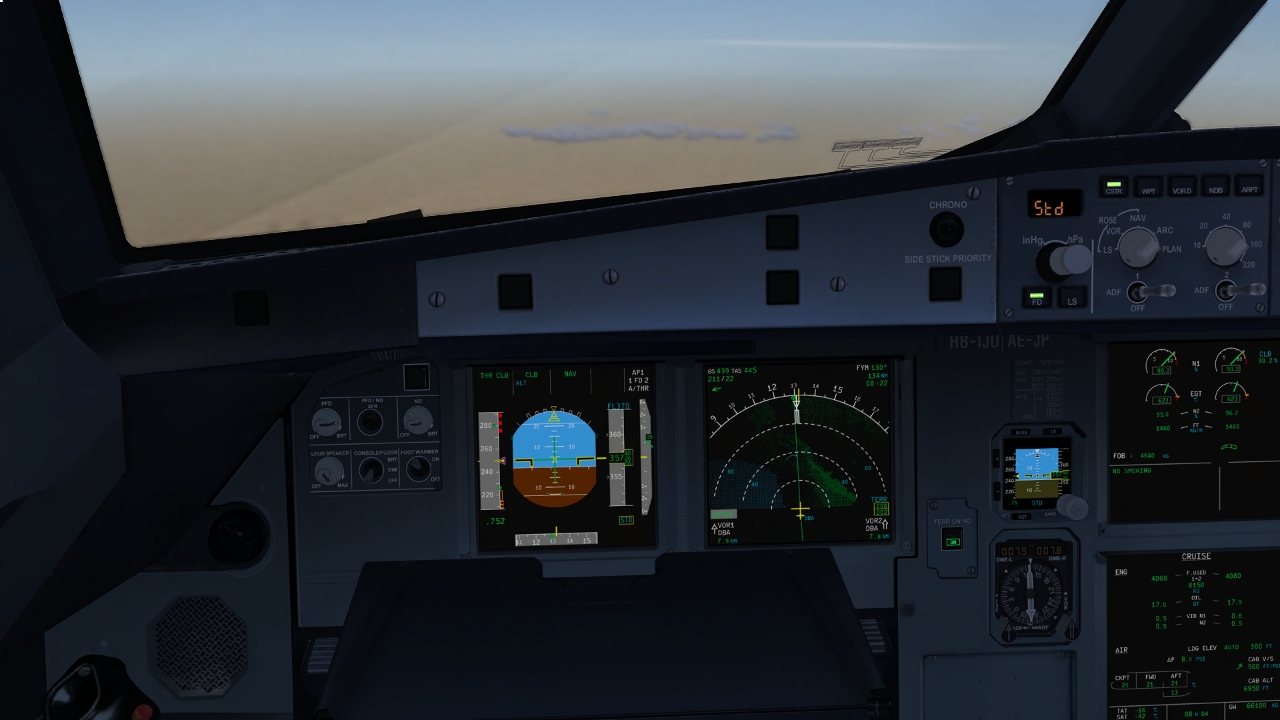Turn on the VOR.D display button
Image resolution: width=1280 pixels, height=720 pixels.
point(1181,188)
